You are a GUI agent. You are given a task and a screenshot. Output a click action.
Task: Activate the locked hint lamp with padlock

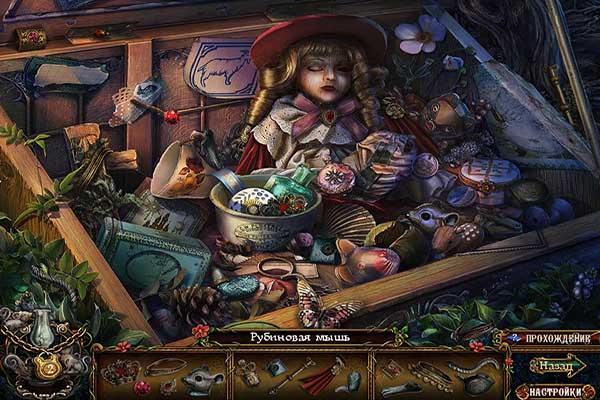click(46, 366)
